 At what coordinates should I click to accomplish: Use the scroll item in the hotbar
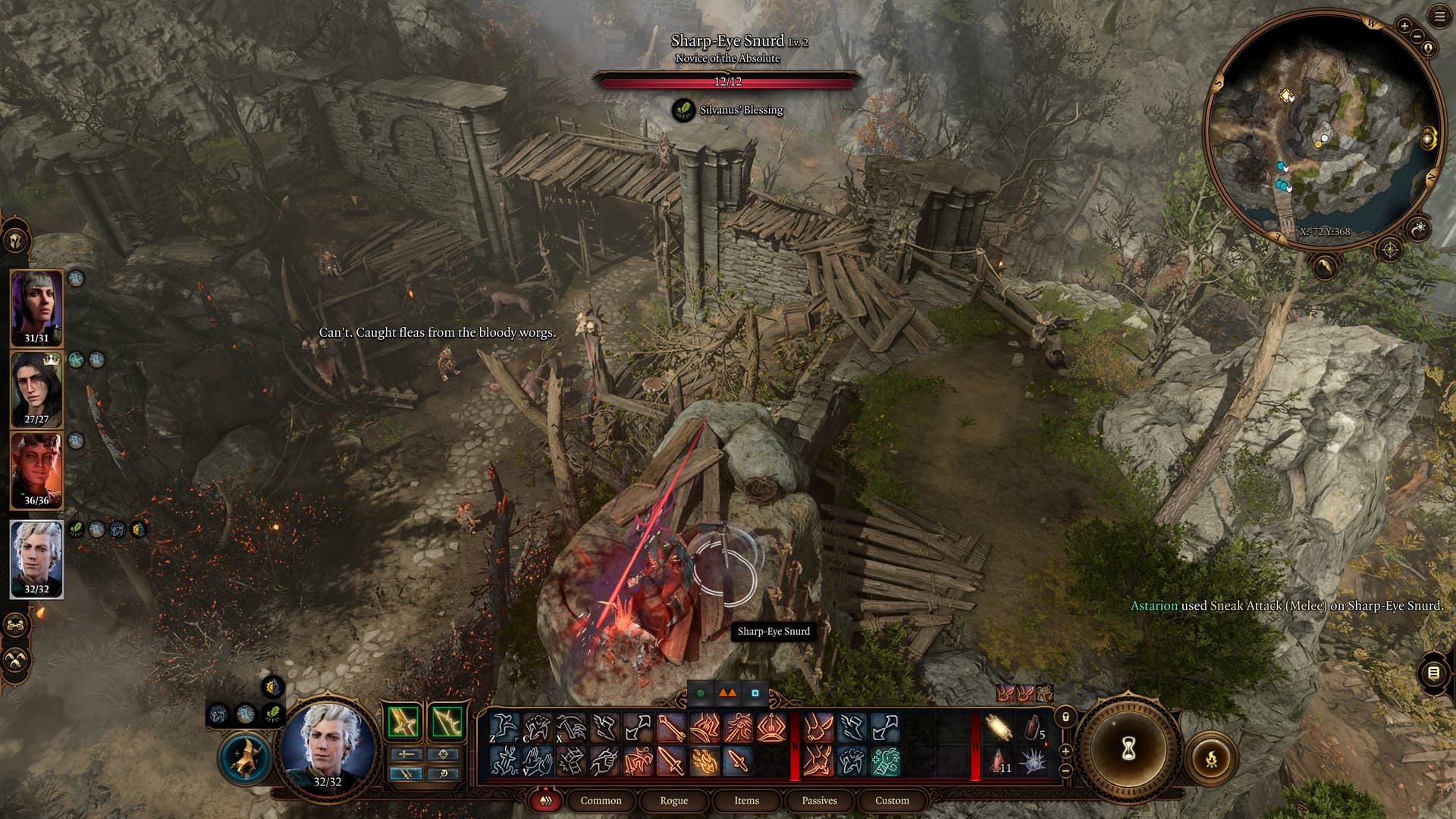pos(999,729)
